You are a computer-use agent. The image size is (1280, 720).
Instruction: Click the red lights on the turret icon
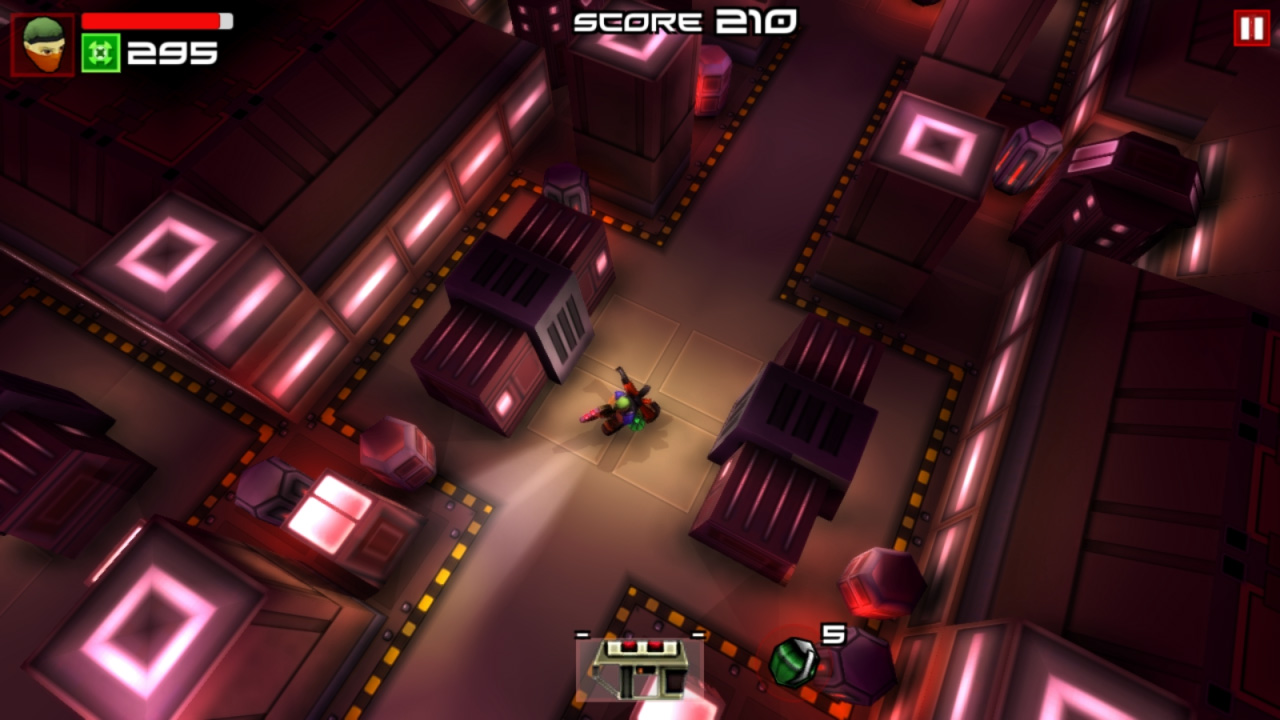click(640, 648)
